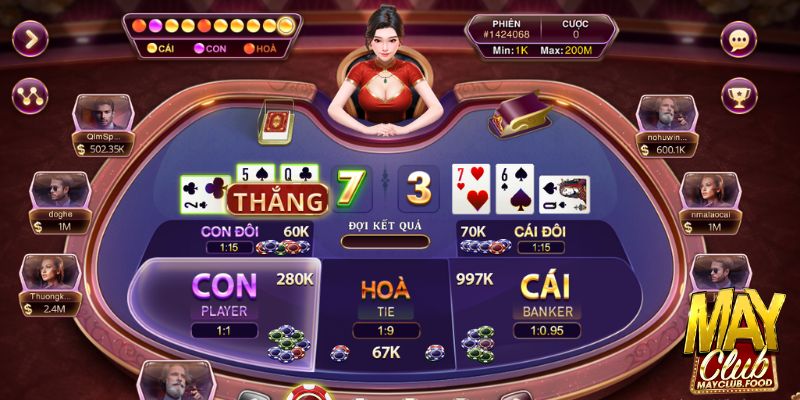View player QlmSp's profile avatar
Viewport: 800px width, 400px height.
tap(99, 112)
